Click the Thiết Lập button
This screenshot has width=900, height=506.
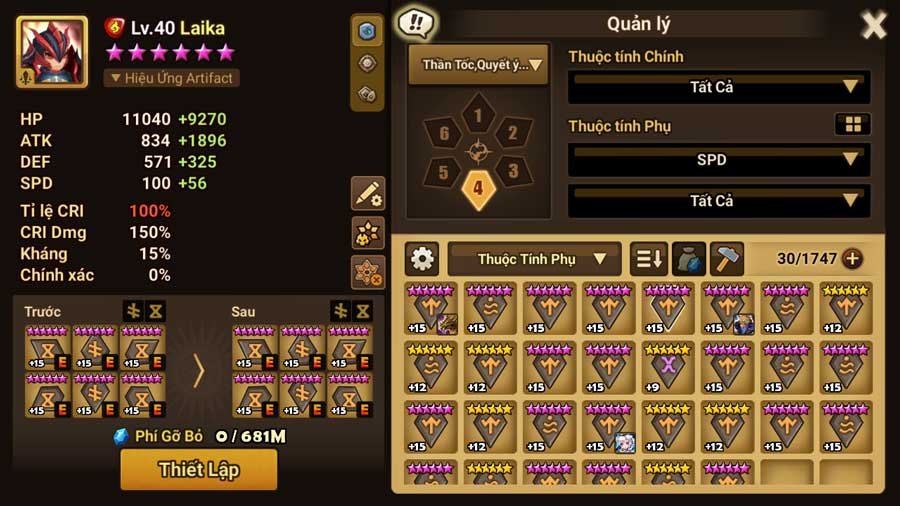[198, 469]
